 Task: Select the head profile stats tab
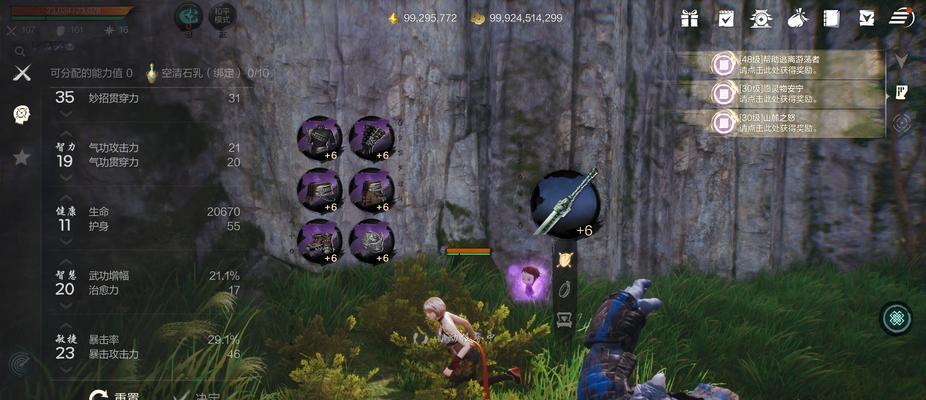[x=21, y=114]
